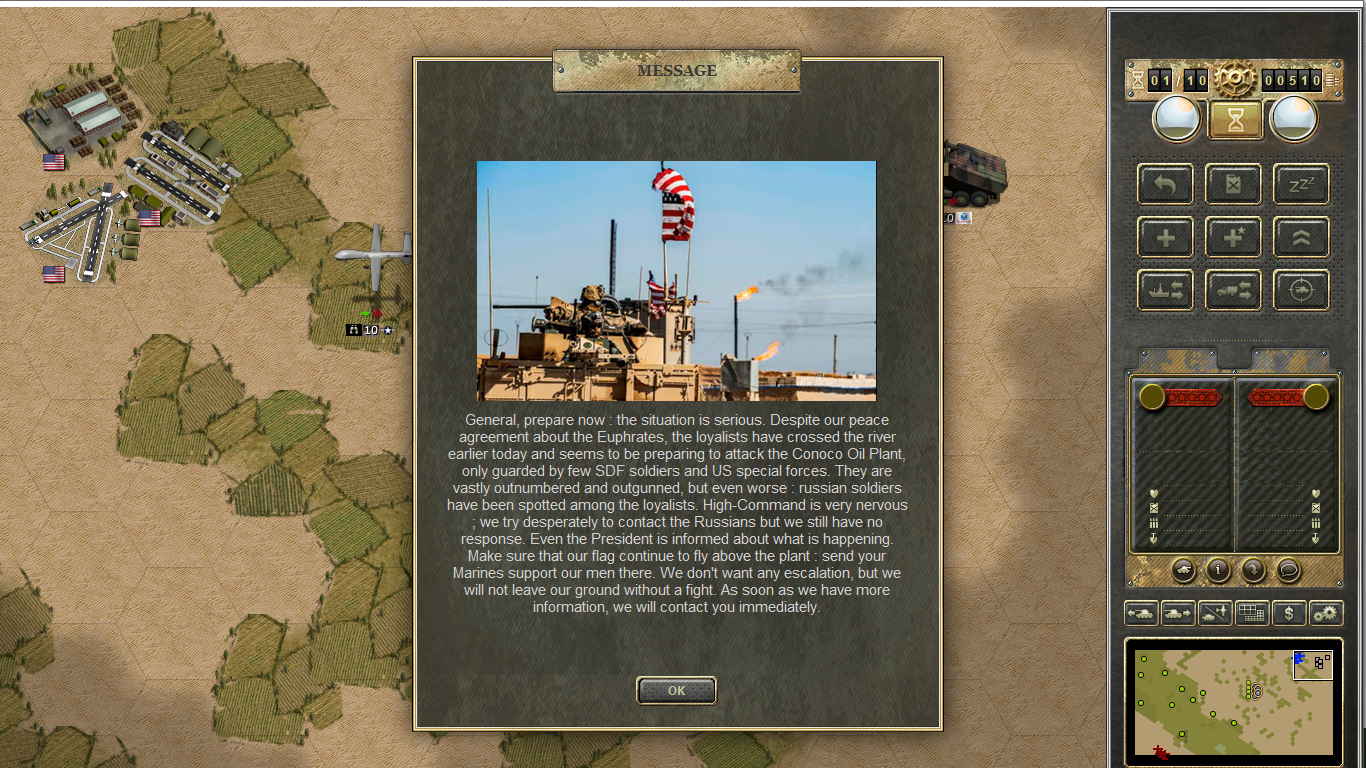Open the settings with the gears button
The width and height of the screenshot is (1366, 768).
pos(1326,613)
